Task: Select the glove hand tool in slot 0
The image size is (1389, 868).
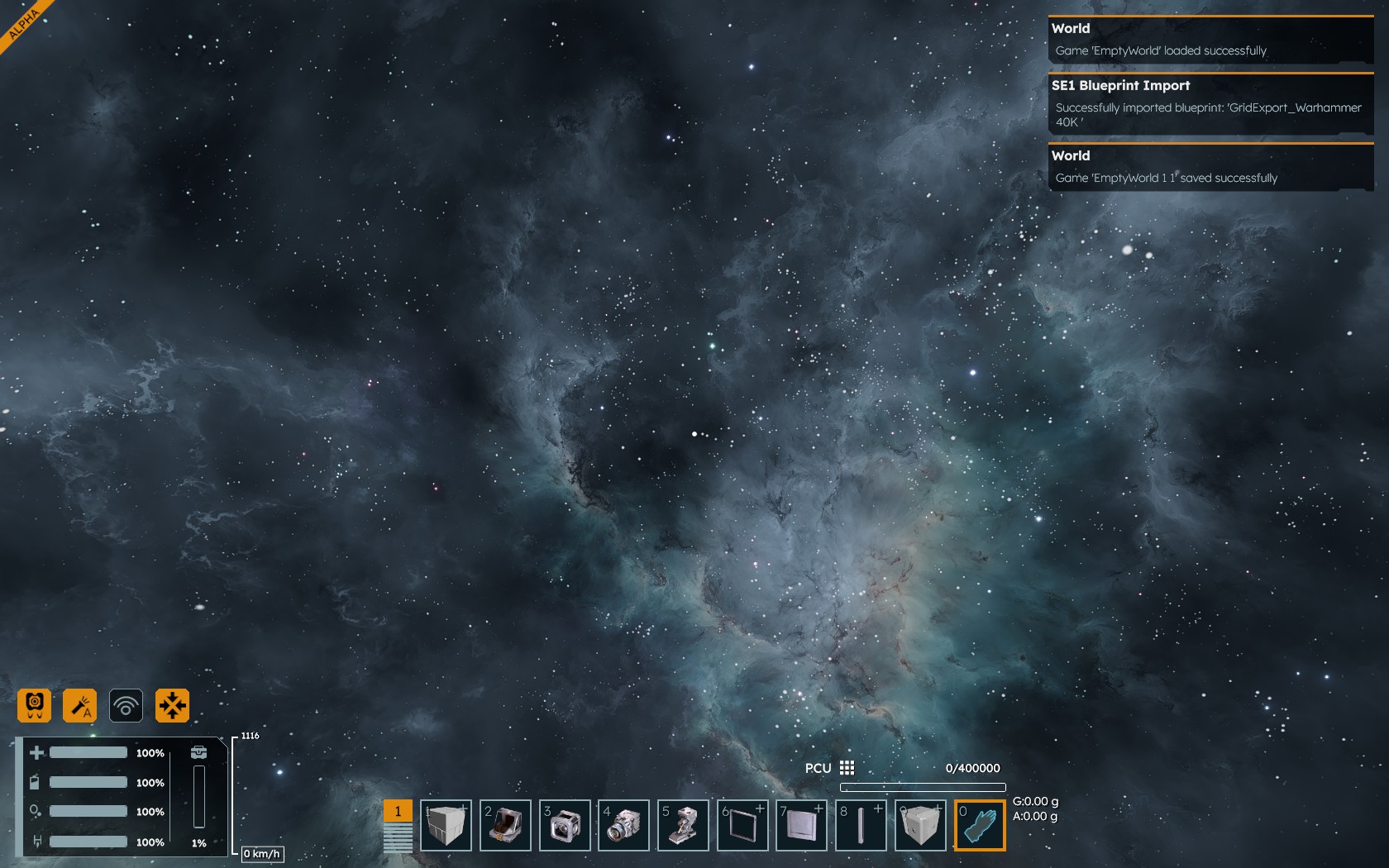Action: click(x=980, y=825)
